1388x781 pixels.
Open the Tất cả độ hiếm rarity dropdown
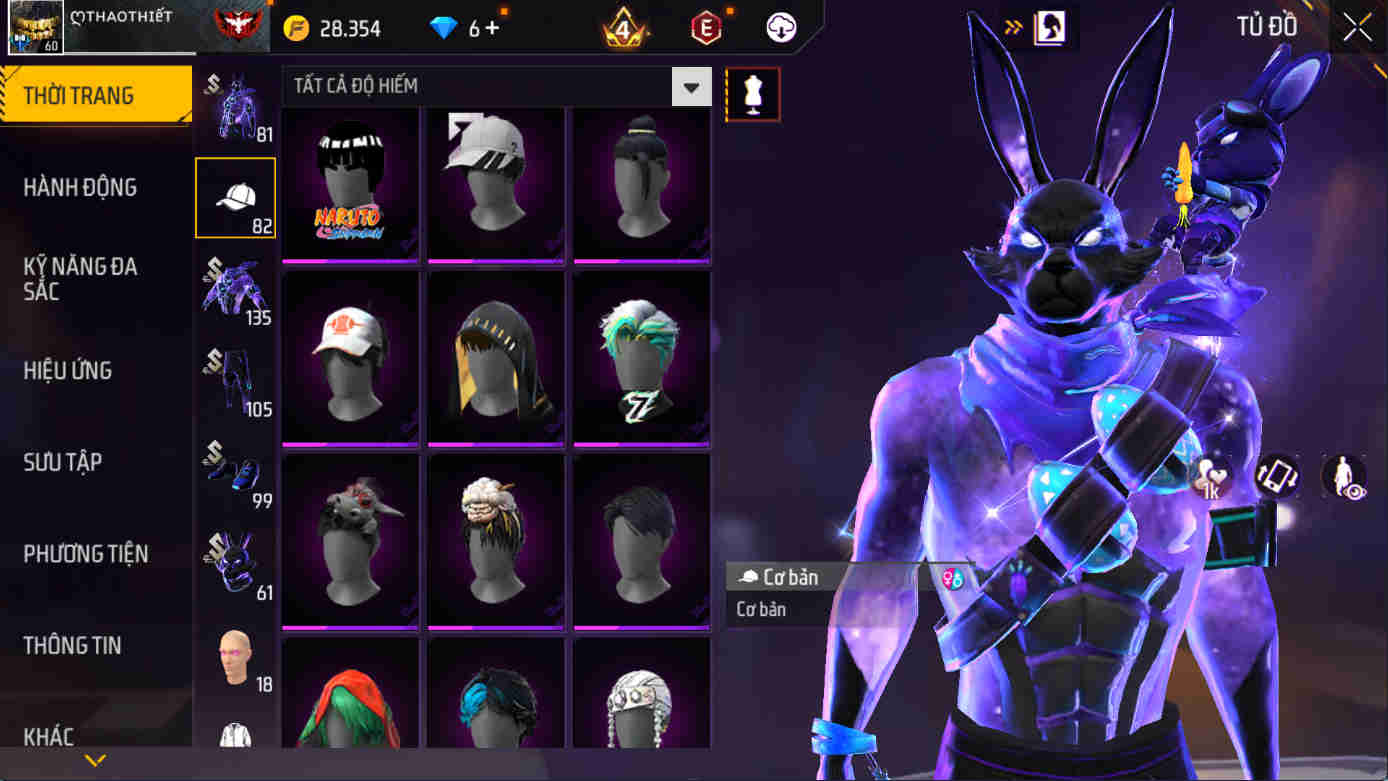[490, 87]
